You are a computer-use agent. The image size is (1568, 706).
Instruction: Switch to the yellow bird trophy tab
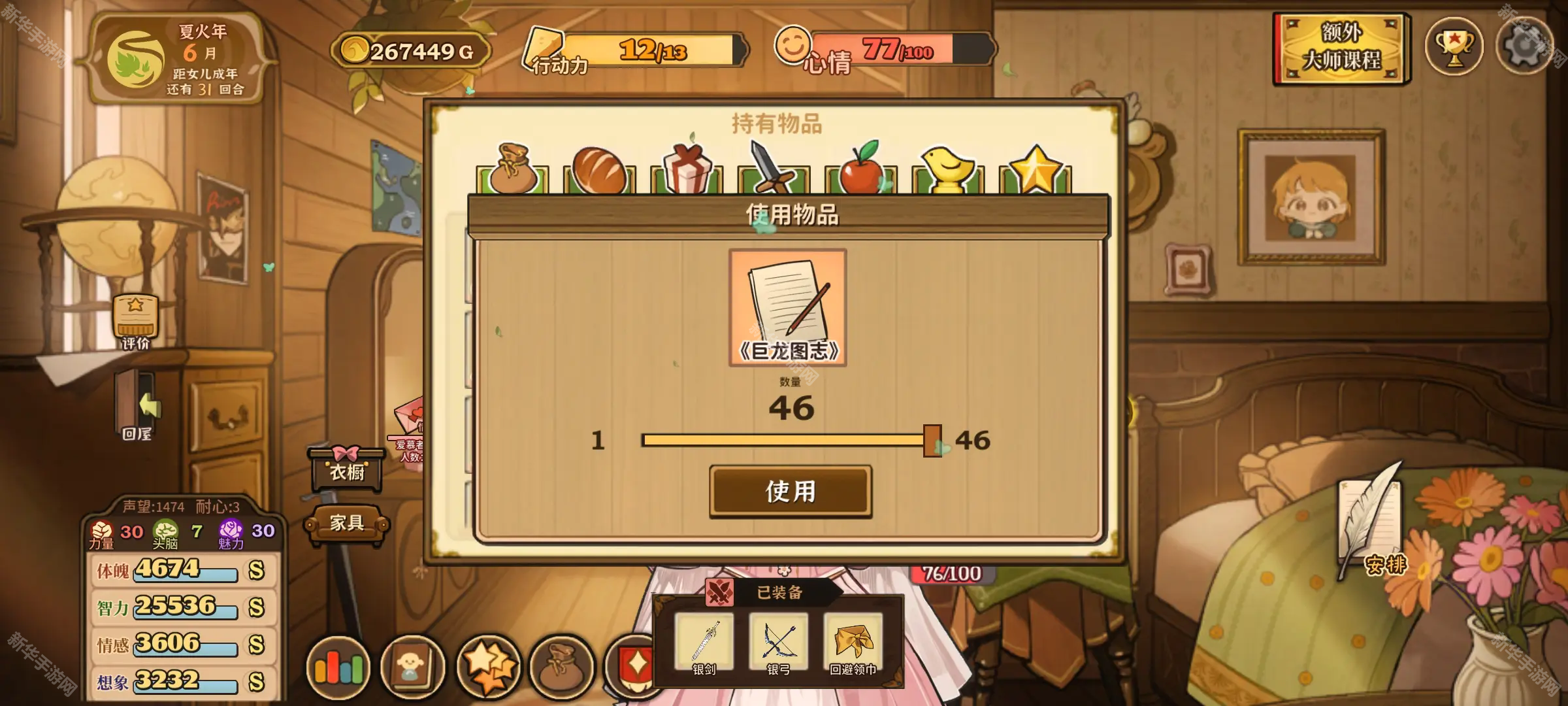947,170
